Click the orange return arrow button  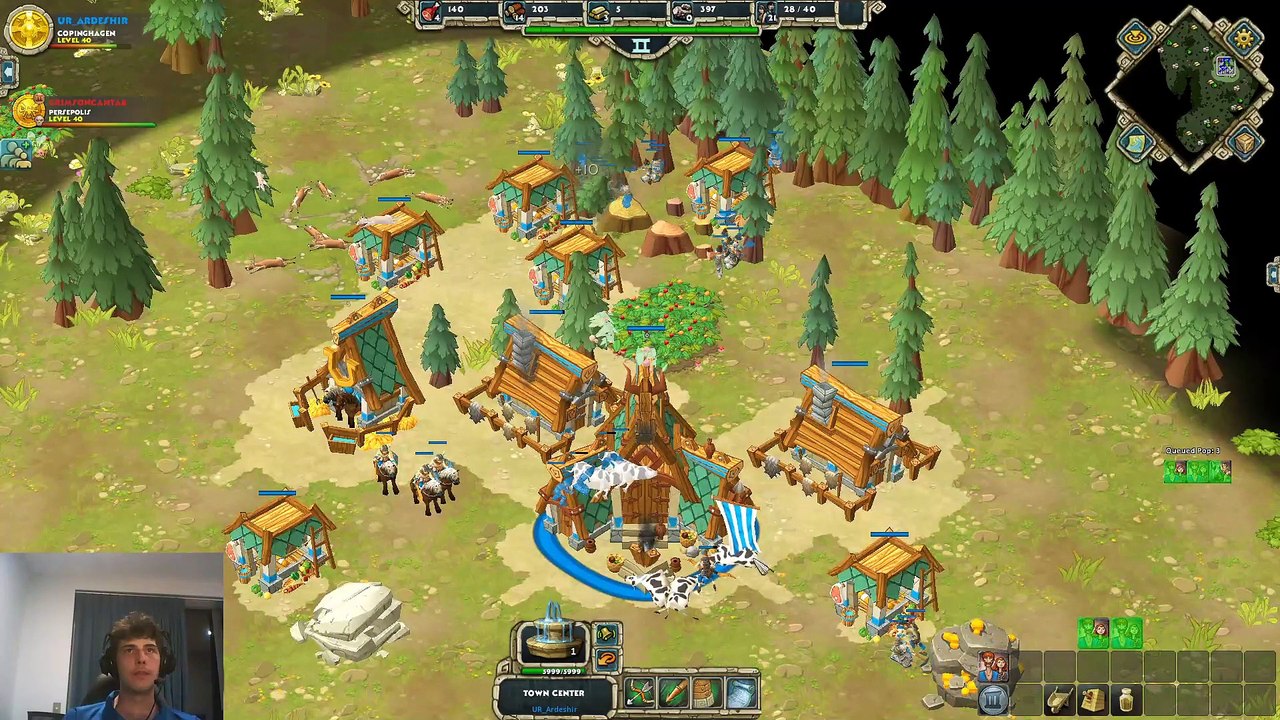click(606, 659)
